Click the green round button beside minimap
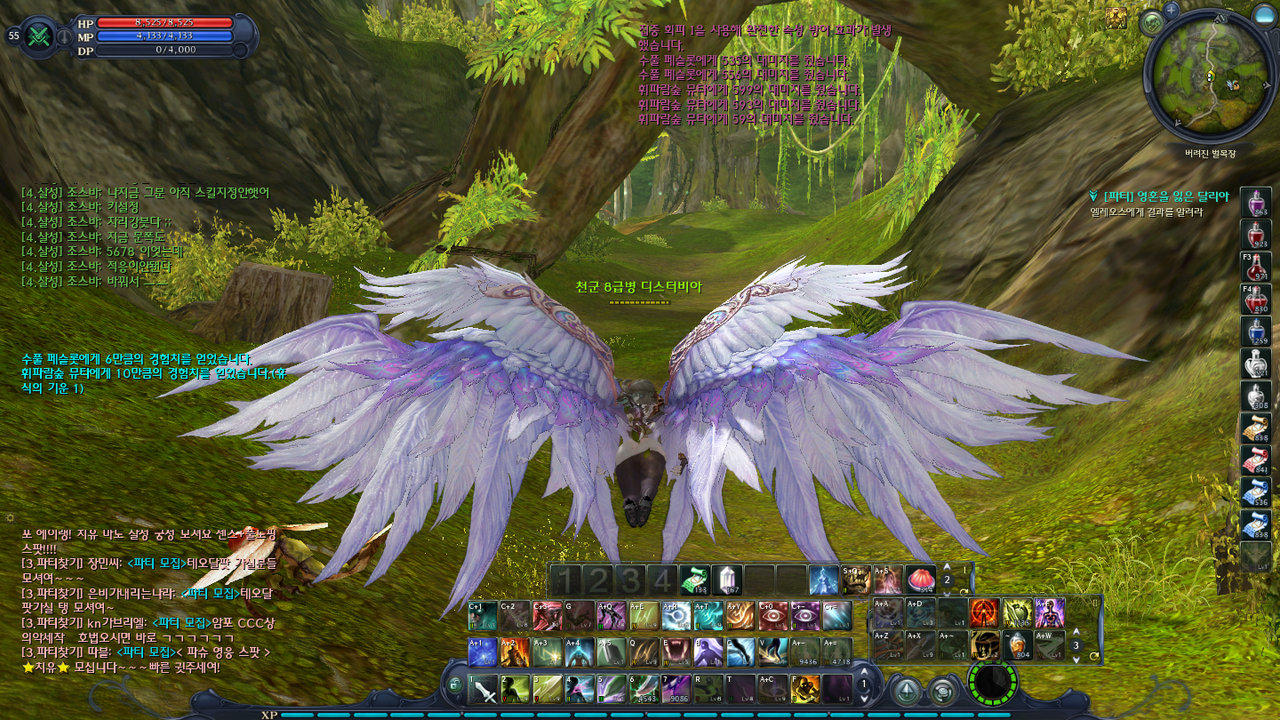The width and height of the screenshot is (1280, 720). pos(1152,22)
